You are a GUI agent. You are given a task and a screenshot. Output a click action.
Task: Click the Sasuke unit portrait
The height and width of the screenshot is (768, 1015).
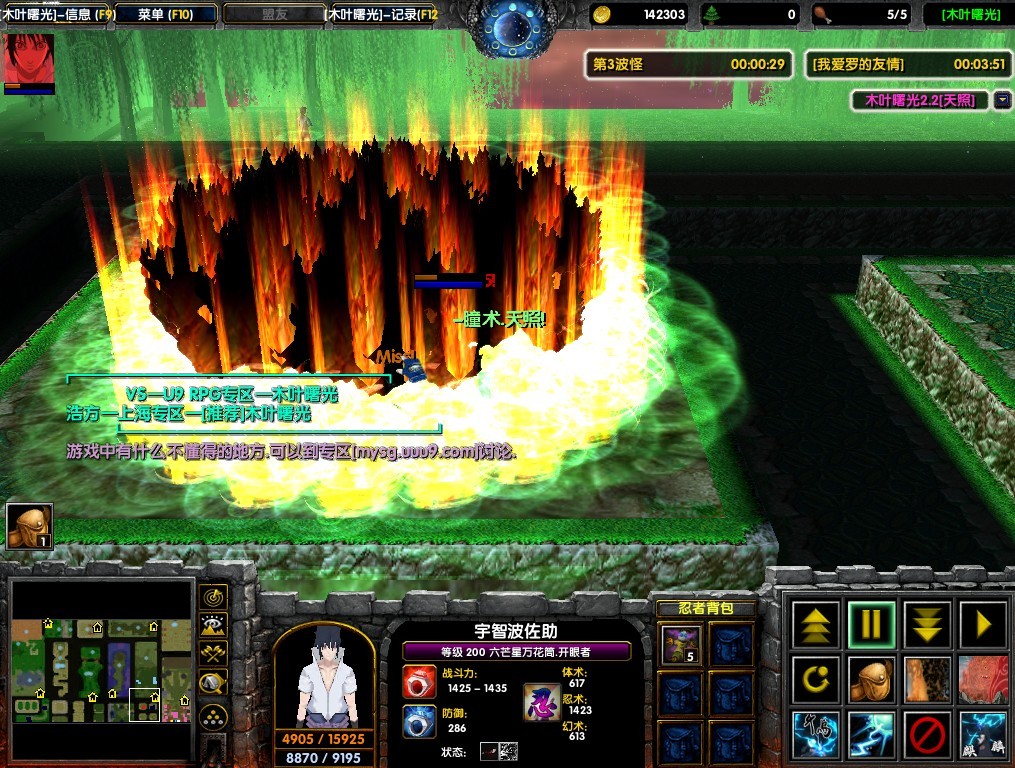click(x=324, y=676)
